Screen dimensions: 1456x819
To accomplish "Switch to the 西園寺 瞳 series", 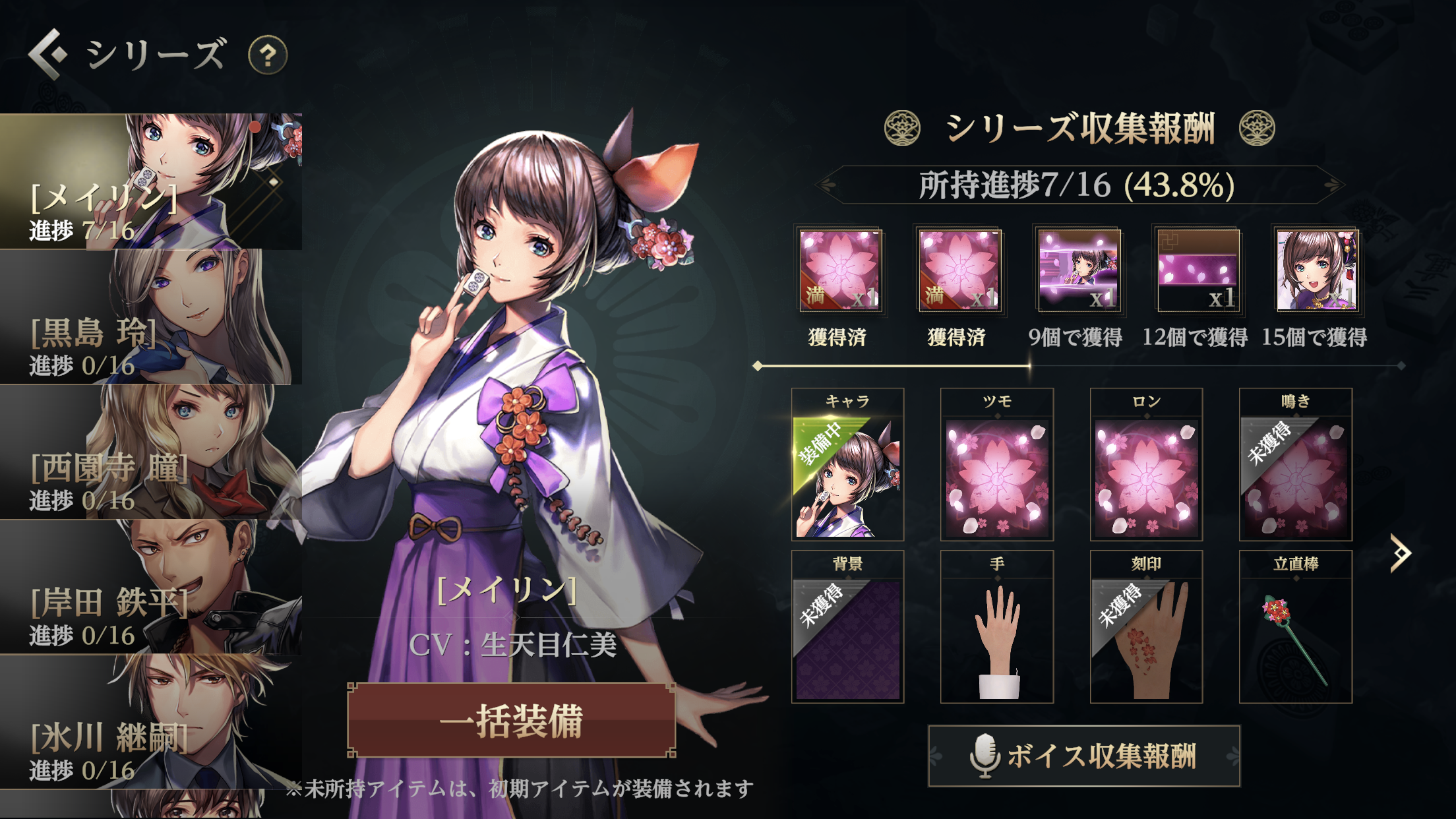I will (150, 452).
